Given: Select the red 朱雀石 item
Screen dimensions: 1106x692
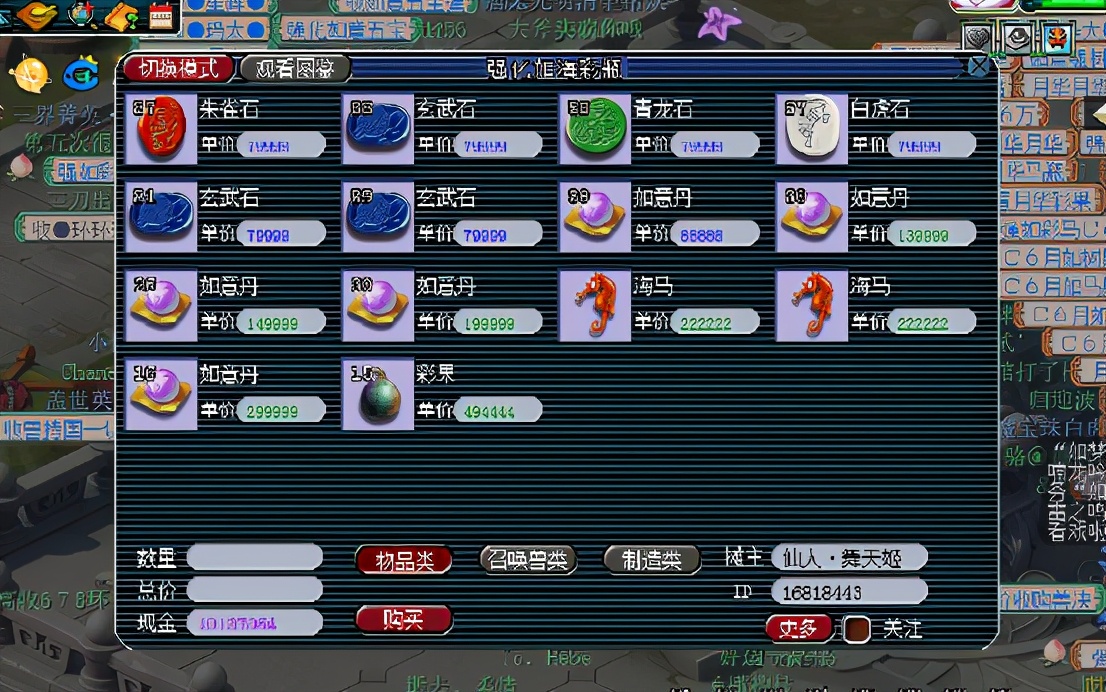Looking at the screenshot, I should pos(161,130).
